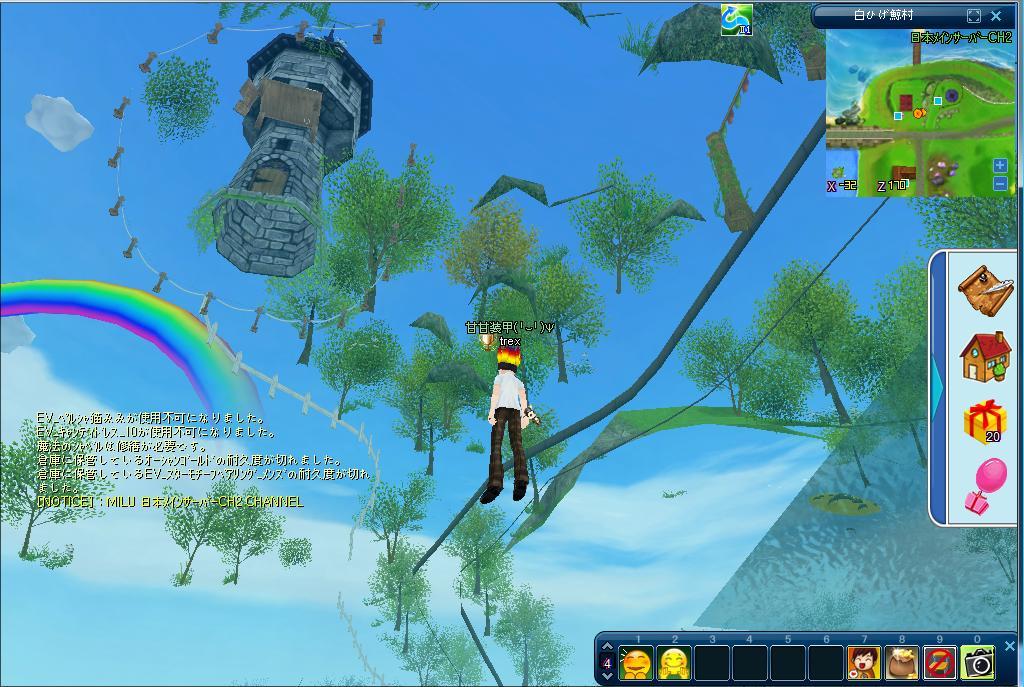Click the red prohibited icon in slot 9
Viewport: 1024px width, 687px height.
[940, 662]
